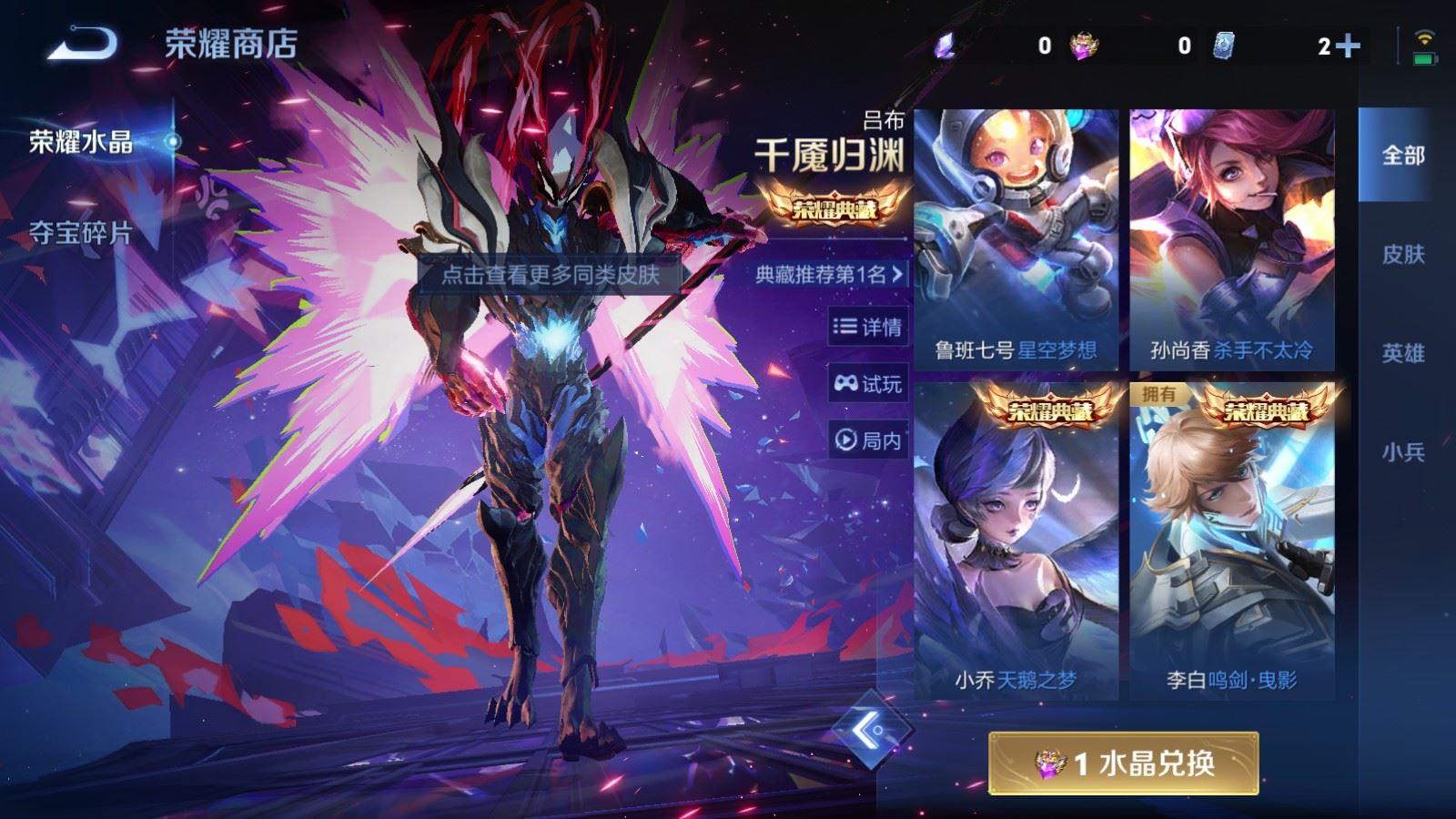Viewport: 1456px width, 819px height.
Task: Open the 夺宝碎片 section
Action: point(83,235)
